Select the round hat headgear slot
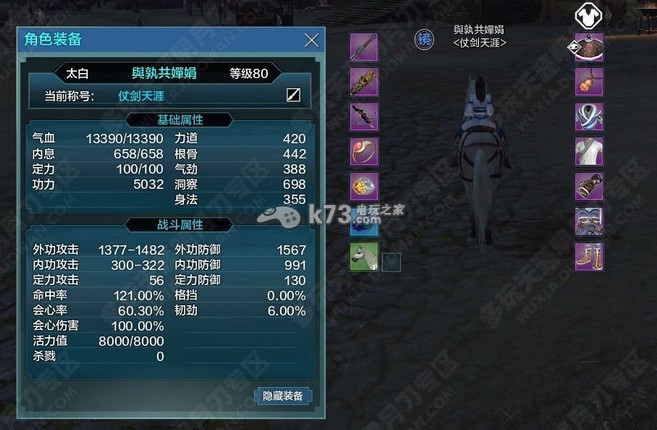The width and height of the screenshot is (657, 430). 589,47
